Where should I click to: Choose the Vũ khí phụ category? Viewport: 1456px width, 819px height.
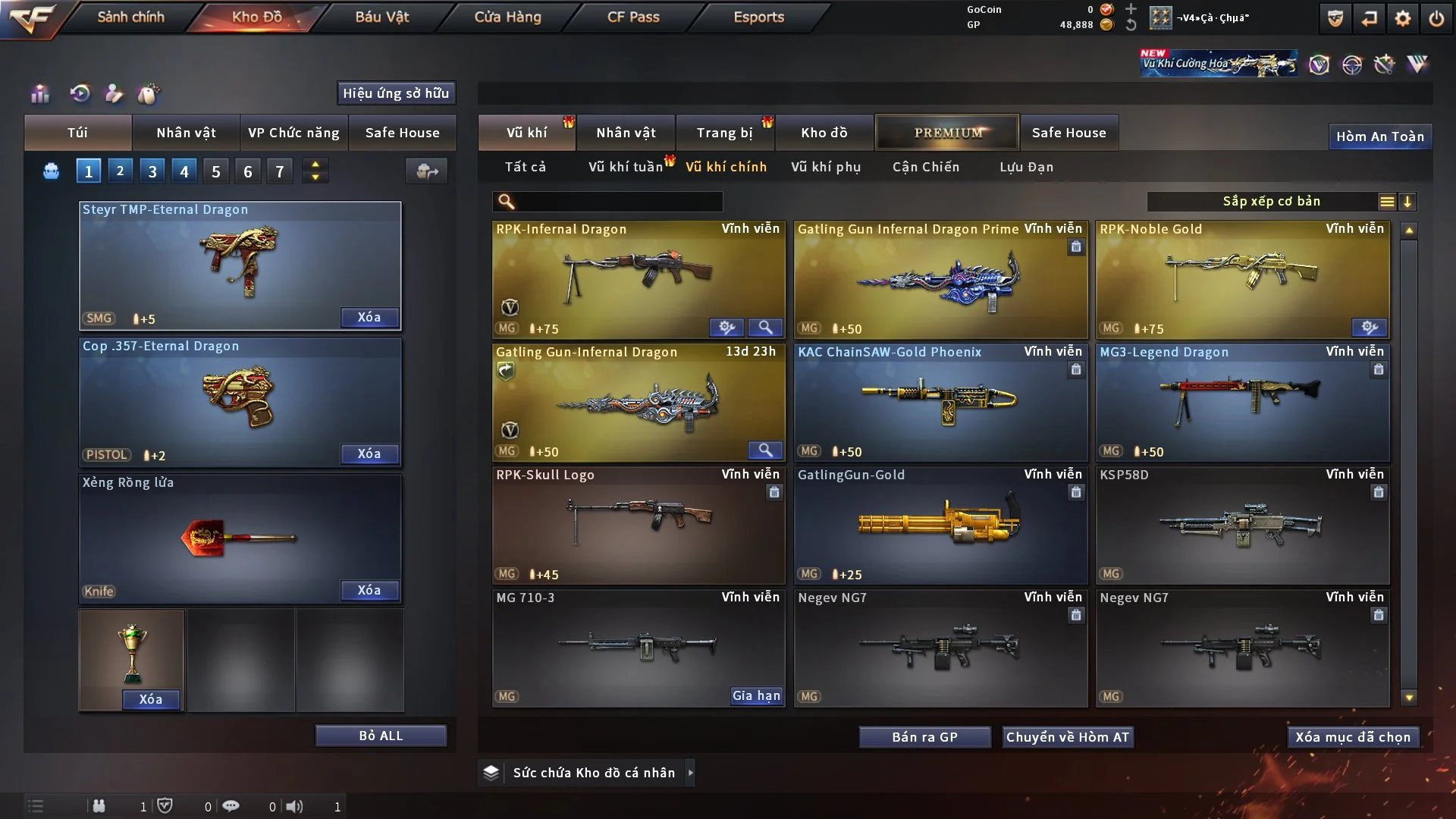pos(826,167)
